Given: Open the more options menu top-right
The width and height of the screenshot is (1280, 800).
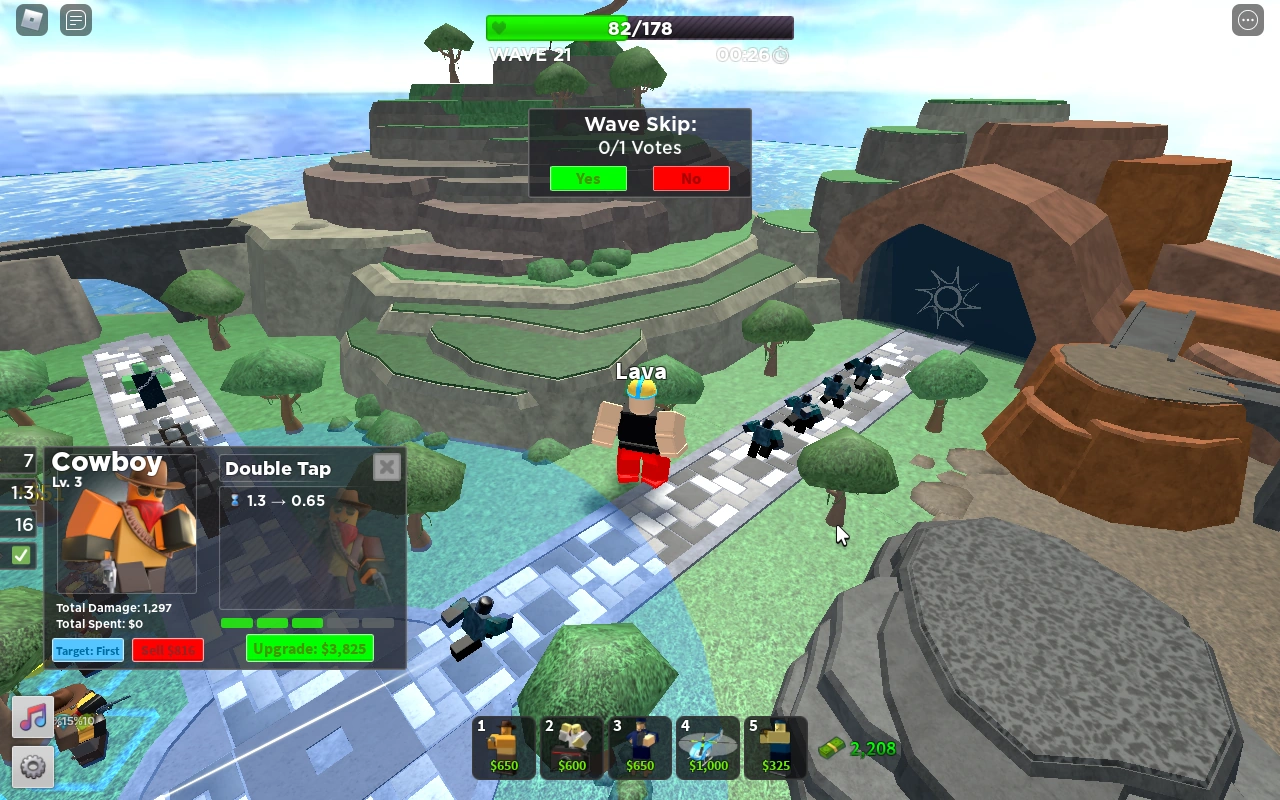Looking at the screenshot, I should pos(1248,20).
